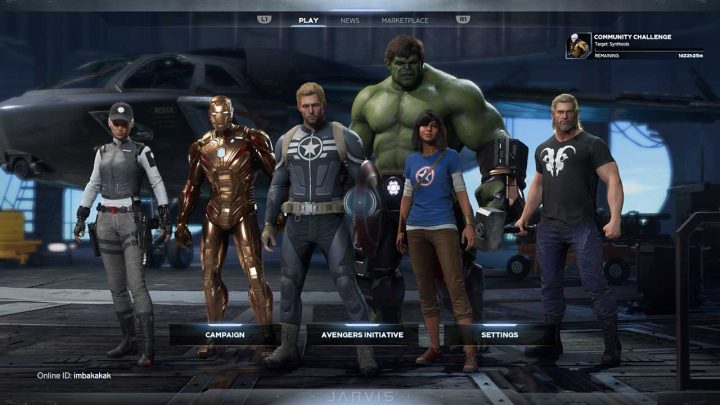Open the Campaign menu option
Viewport: 720px width, 405px height.
(x=225, y=334)
